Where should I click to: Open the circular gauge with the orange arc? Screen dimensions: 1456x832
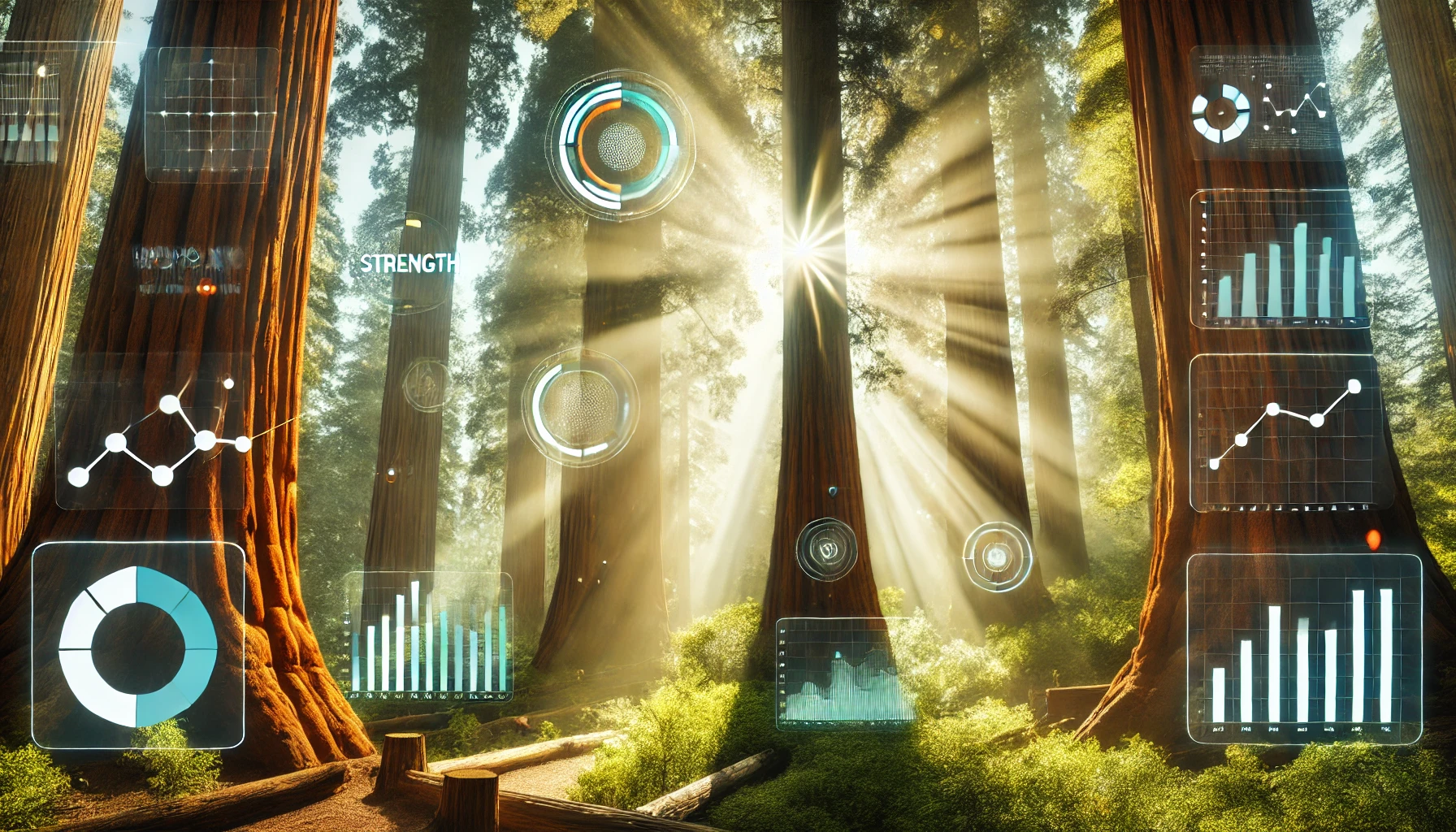[x=620, y=145]
